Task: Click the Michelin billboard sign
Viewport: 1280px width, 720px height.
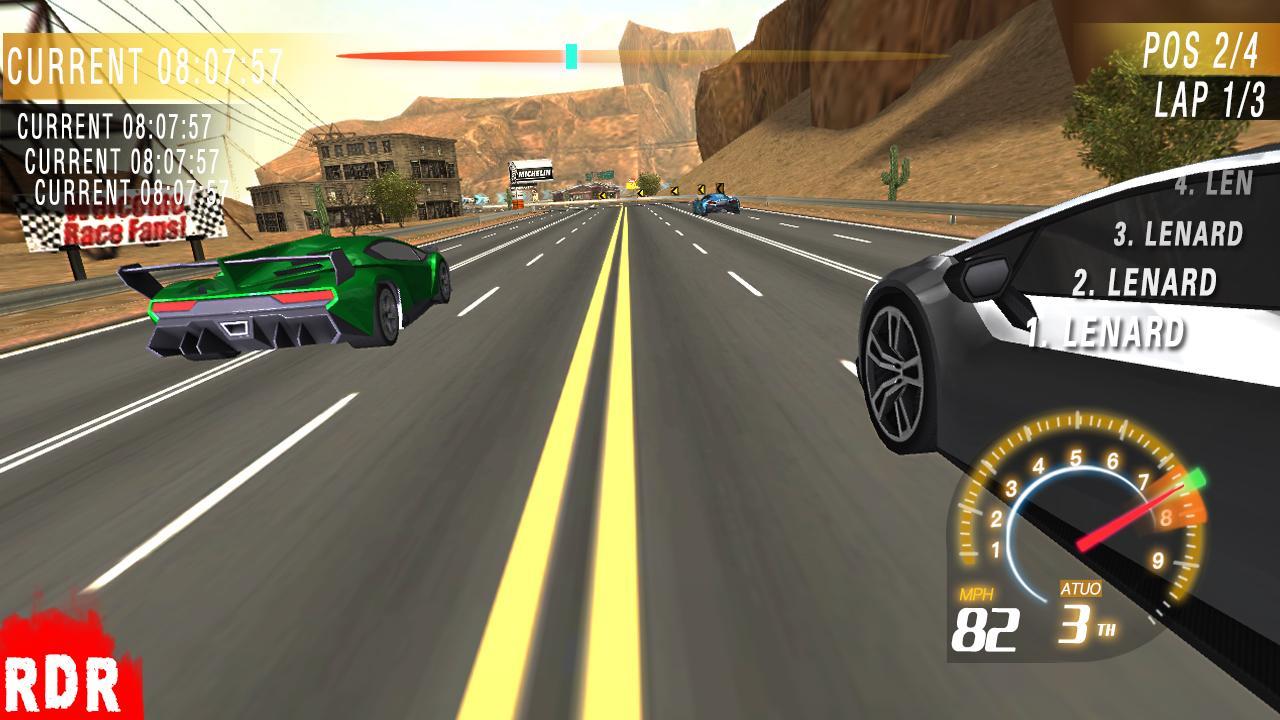Action: 532,172
